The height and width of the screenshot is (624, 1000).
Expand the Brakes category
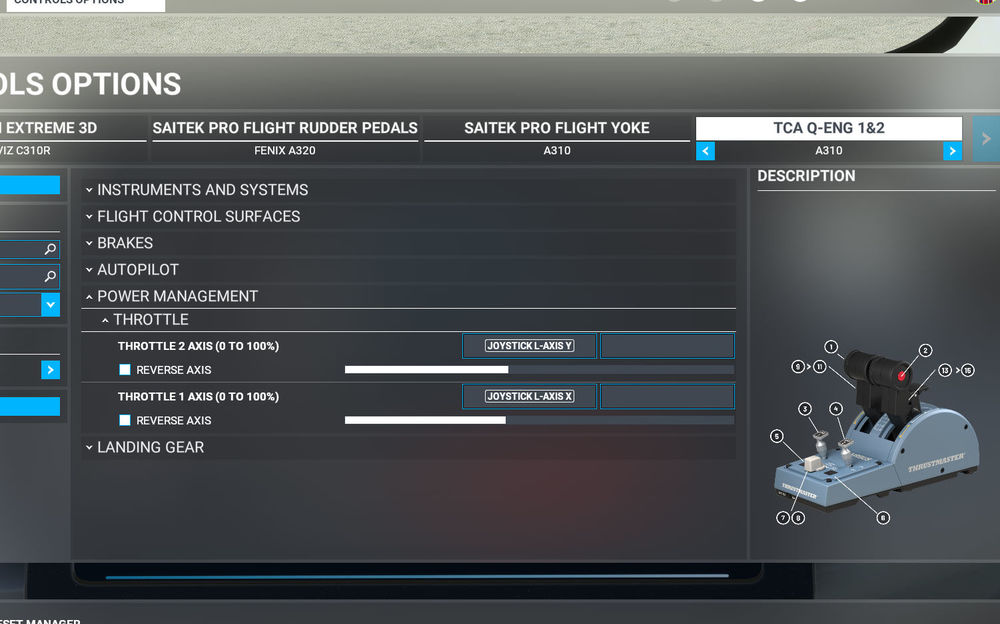click(125, 243)
